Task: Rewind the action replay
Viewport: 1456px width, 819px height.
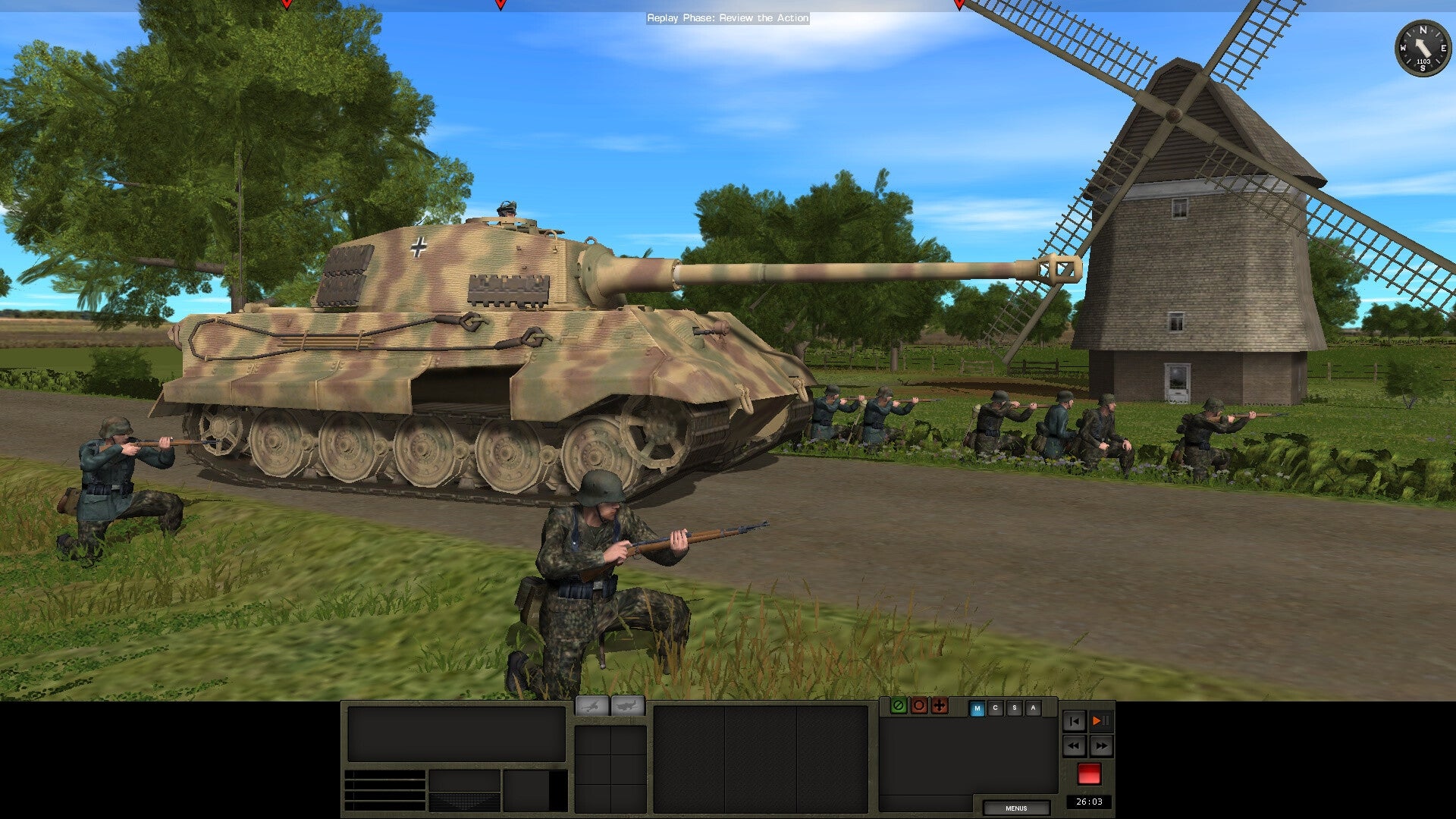Action: [x=1075, y=745]
